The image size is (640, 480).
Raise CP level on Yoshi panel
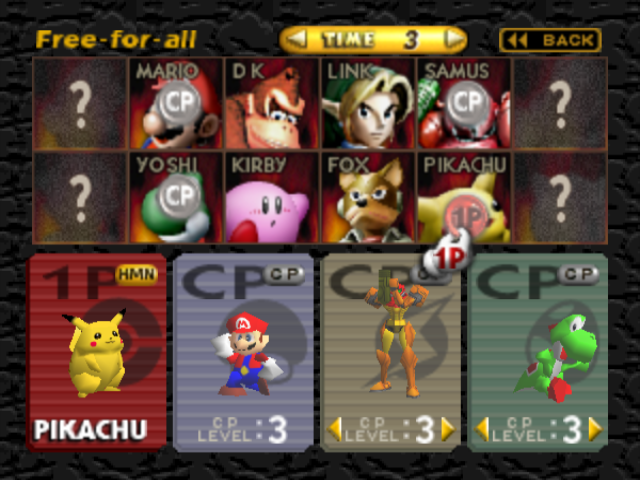[x=595, y=429]
